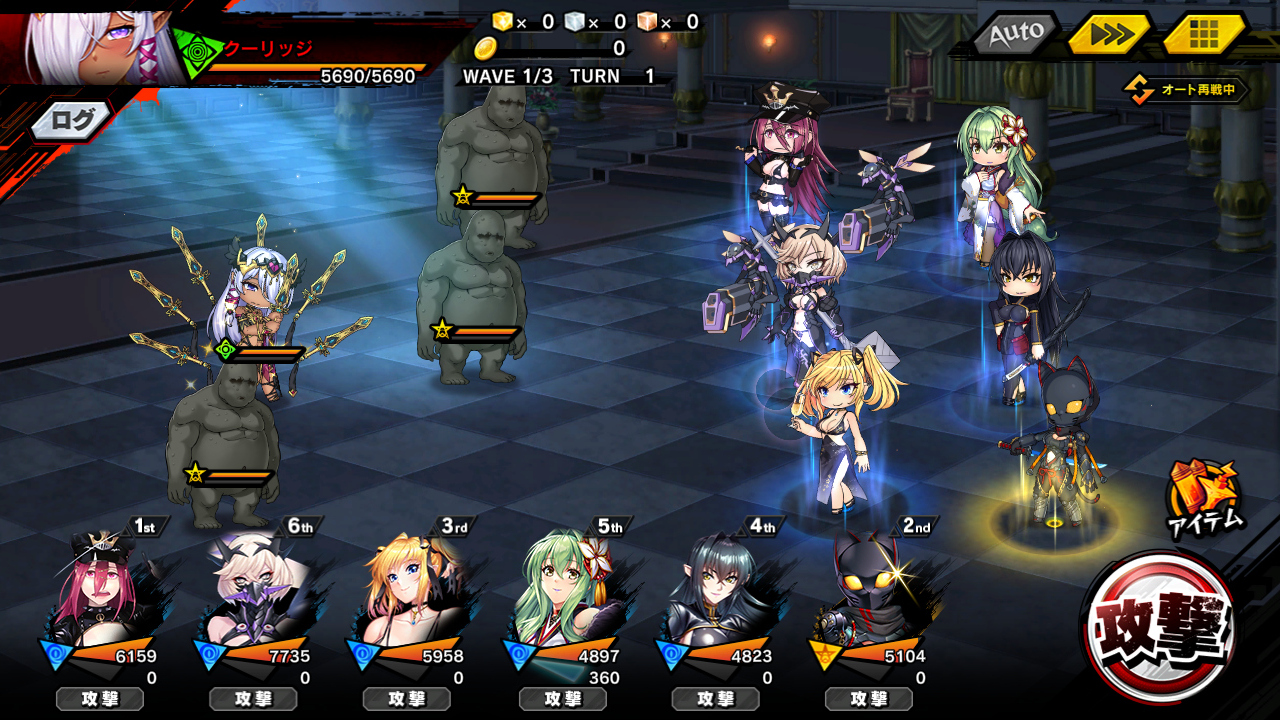
Task: Choose the blonde twin-tail portrait marked 3rd
Action: (x=408, y=590)
